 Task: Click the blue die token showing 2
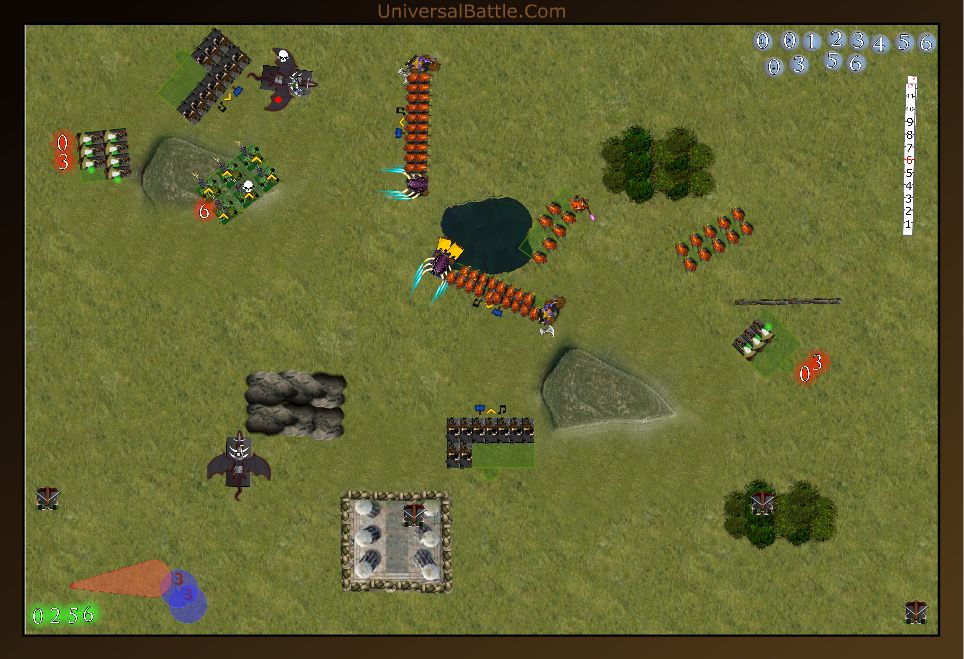836,39
